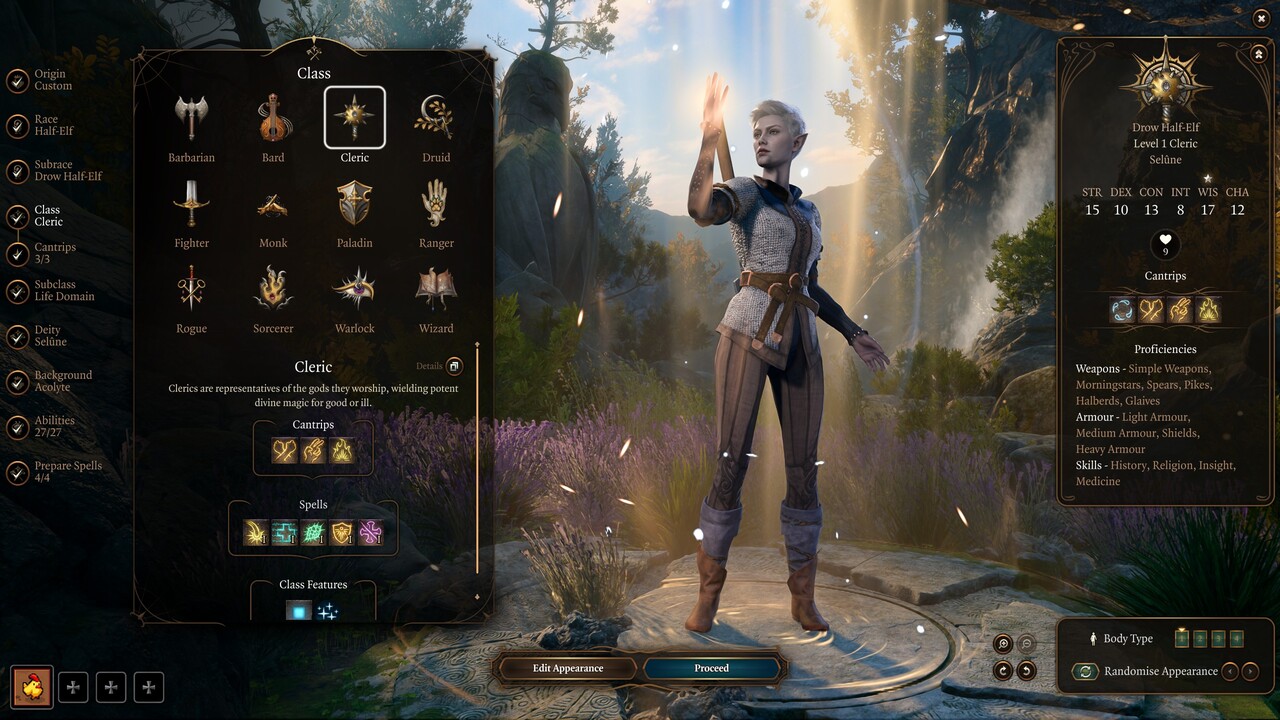Select the Barbarian class icon
Screen dimensions: 1280x720
tap(191, 115)
